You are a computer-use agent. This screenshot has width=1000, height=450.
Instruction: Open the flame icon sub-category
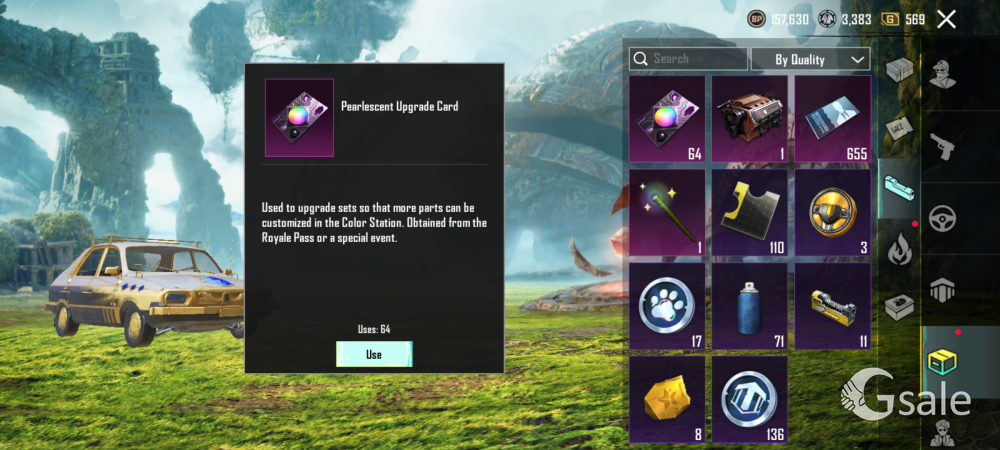coord(899,248)
